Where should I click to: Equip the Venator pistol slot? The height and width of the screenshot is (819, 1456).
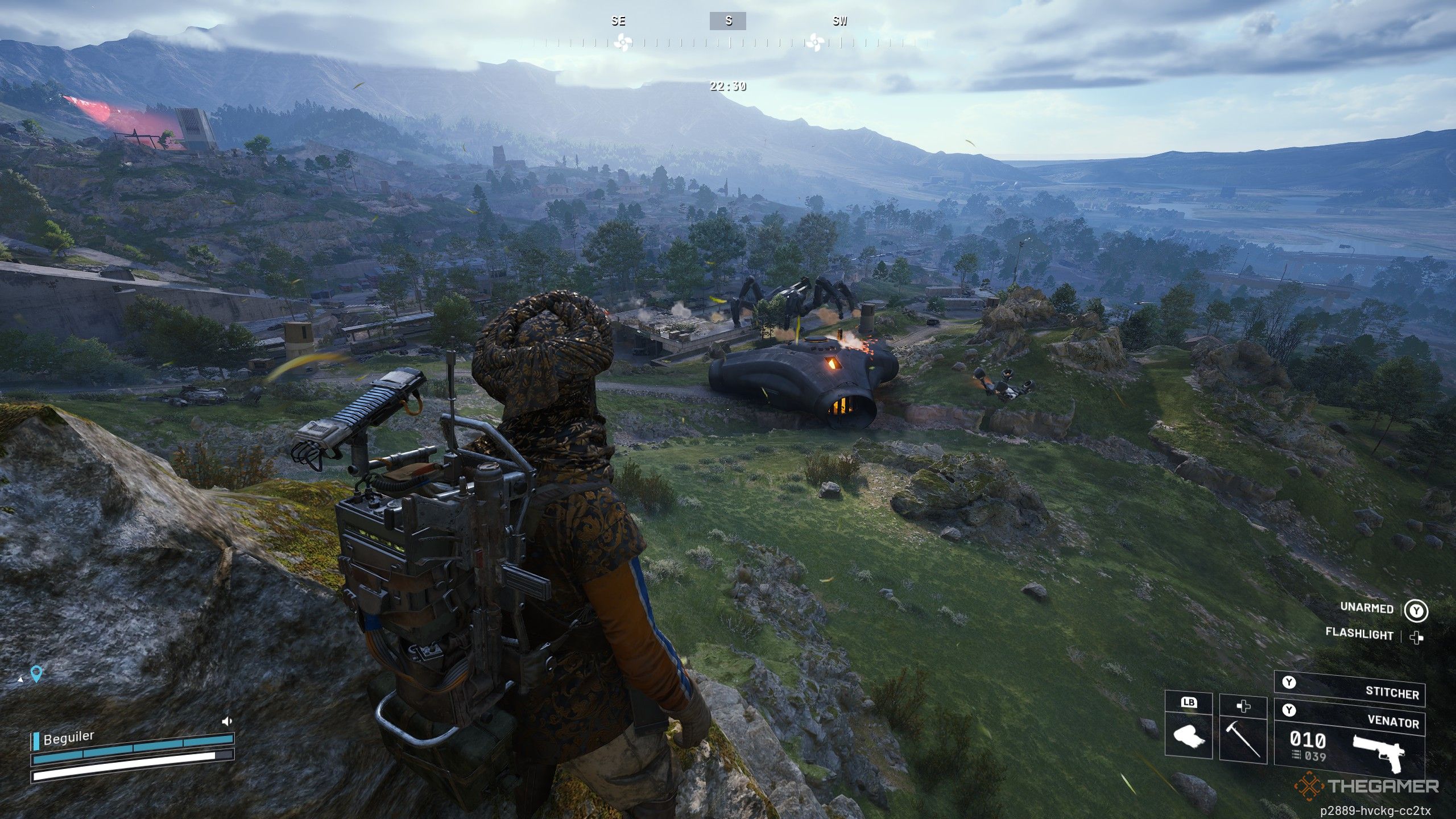(1349, 745)
